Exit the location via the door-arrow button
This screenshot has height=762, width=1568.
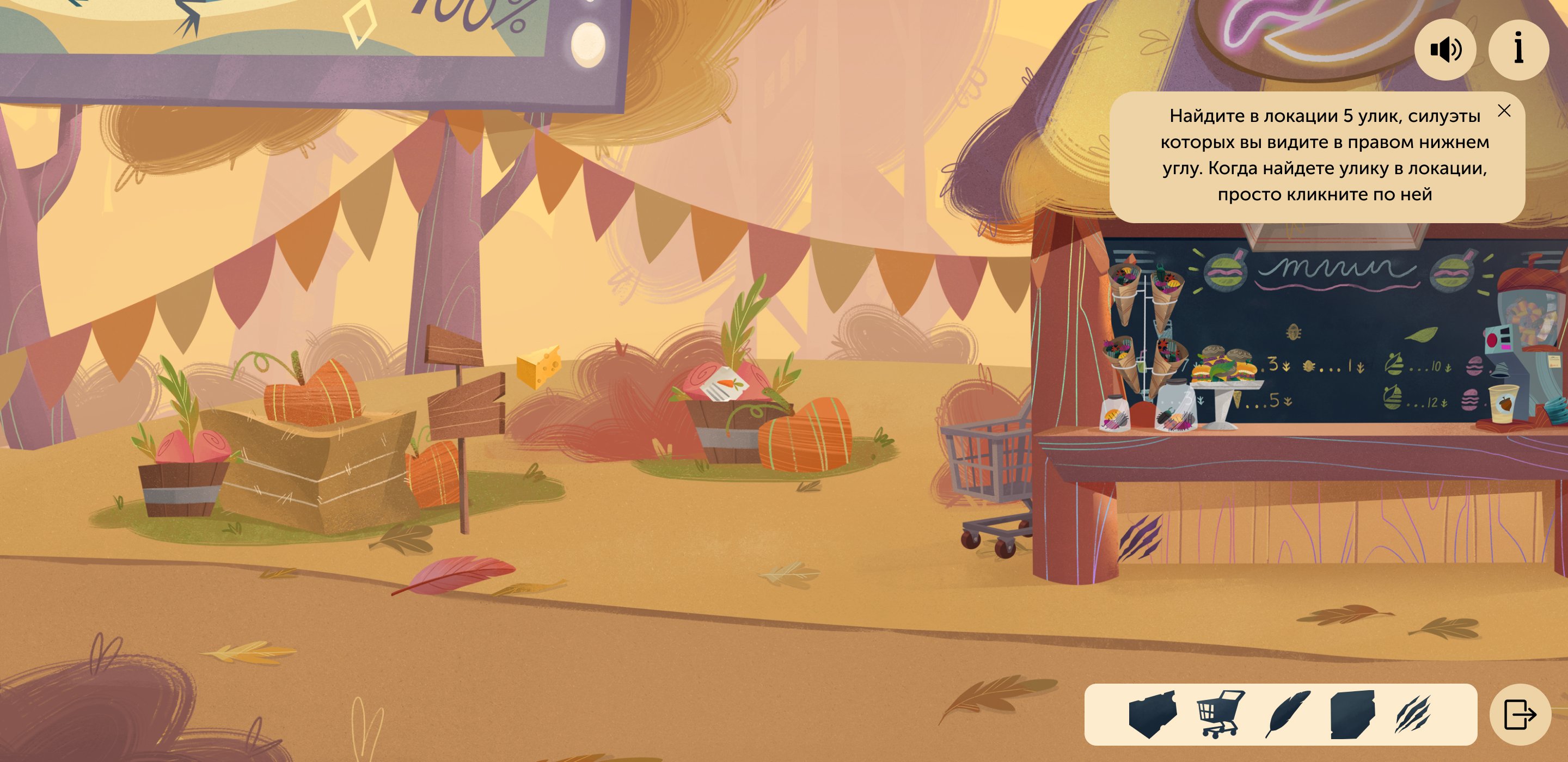click(1520, 714)
